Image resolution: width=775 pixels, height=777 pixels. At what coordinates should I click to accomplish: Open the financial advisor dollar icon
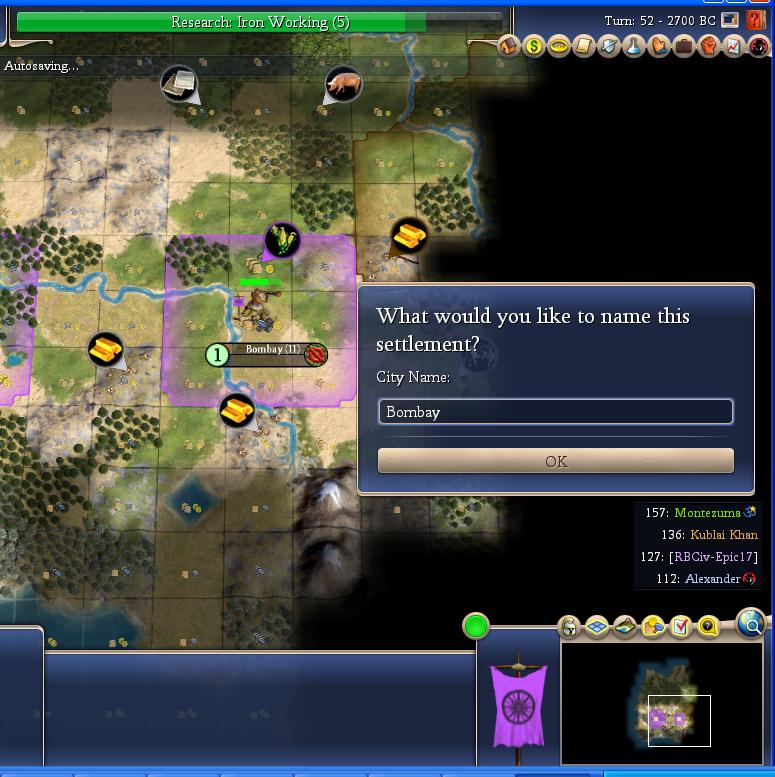click(x=534, y=46)
